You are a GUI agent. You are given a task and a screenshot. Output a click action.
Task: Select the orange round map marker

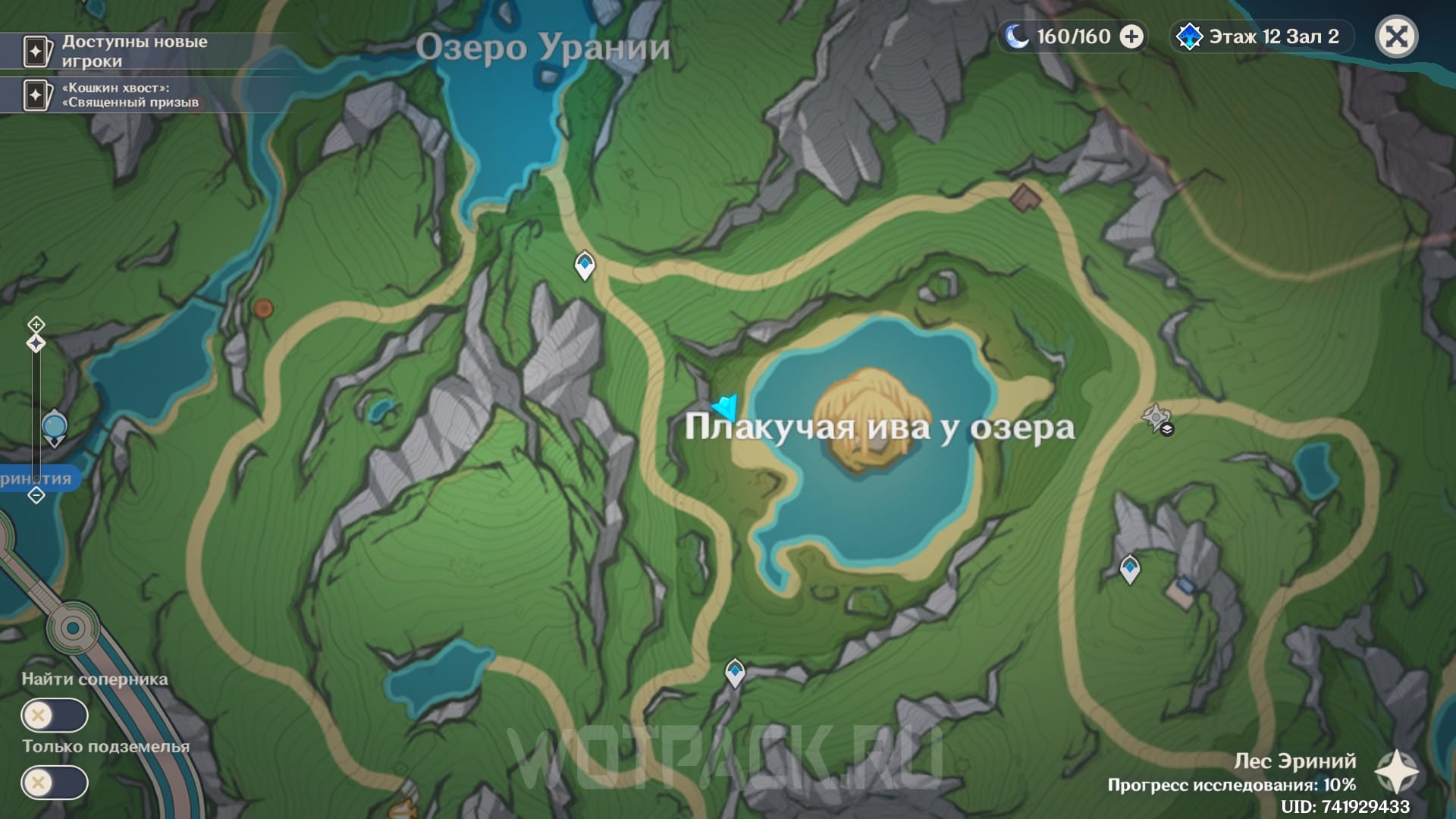click(263, 309)
